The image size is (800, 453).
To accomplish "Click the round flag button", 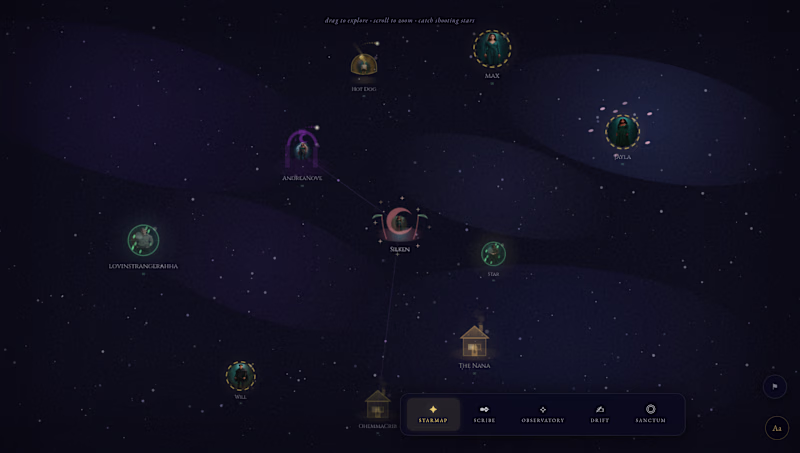I will point(775,386).
